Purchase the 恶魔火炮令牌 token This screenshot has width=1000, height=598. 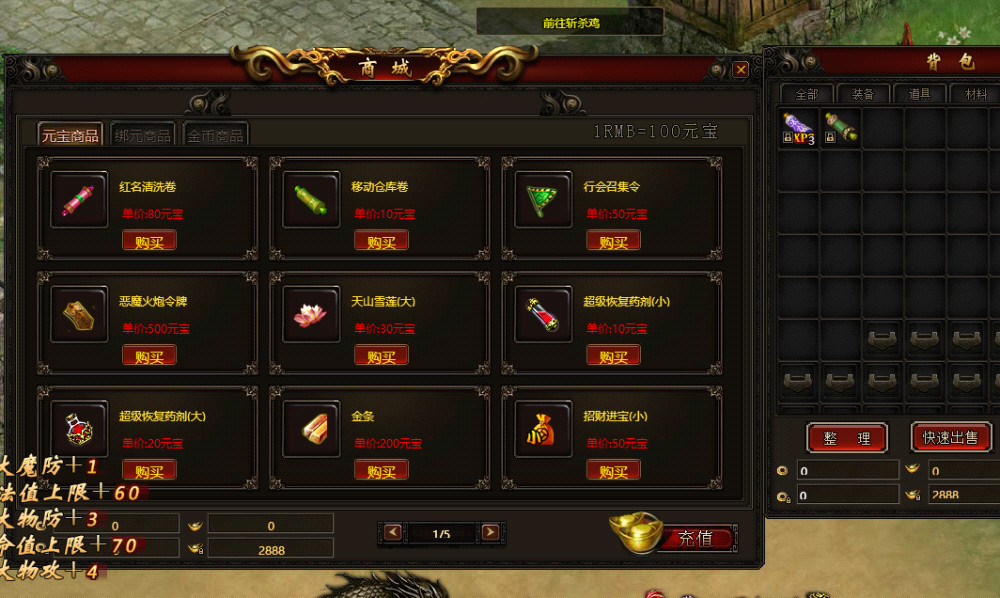click(149, 356)
